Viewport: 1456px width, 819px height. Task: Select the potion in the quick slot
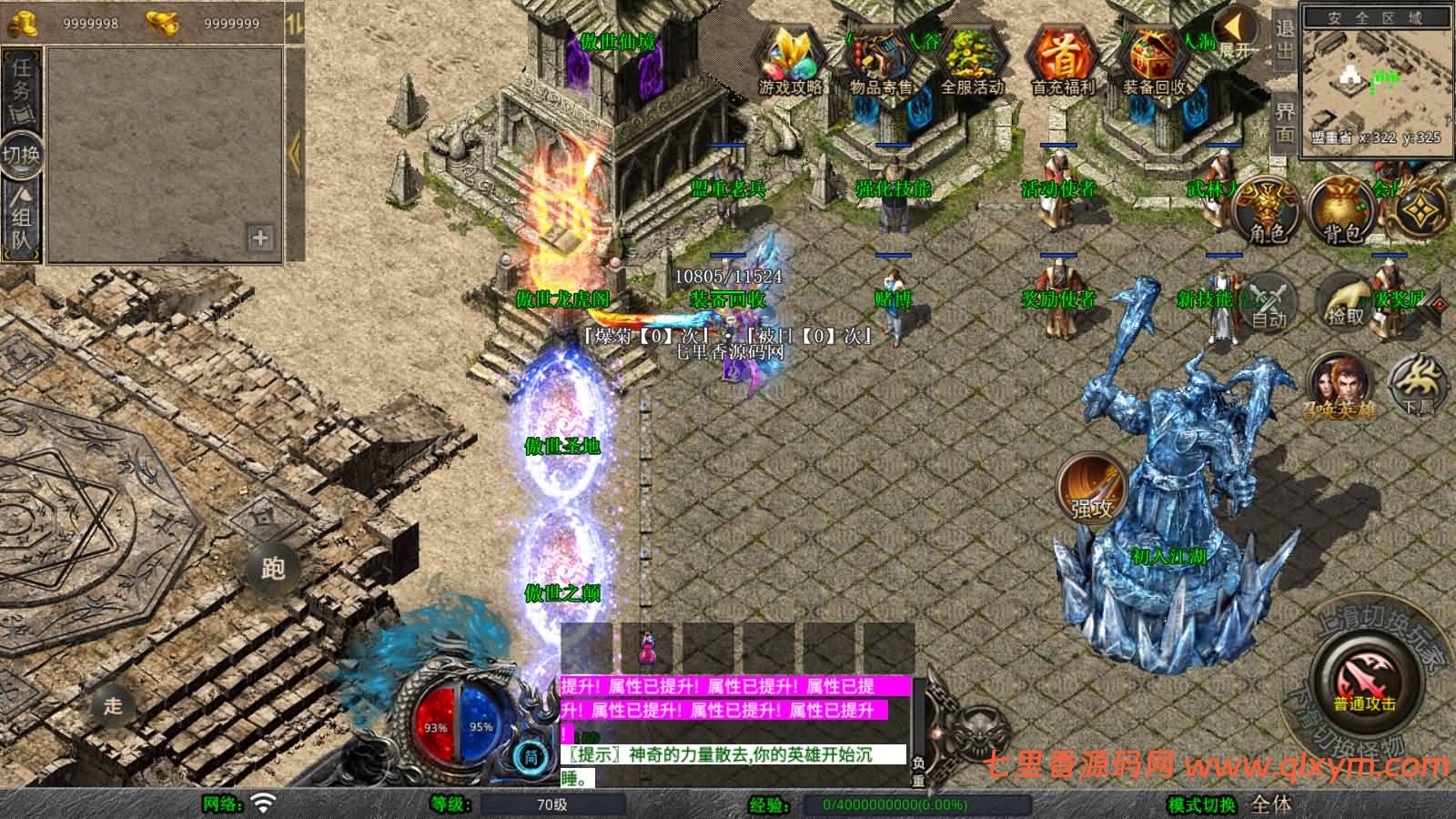point(649,648)
